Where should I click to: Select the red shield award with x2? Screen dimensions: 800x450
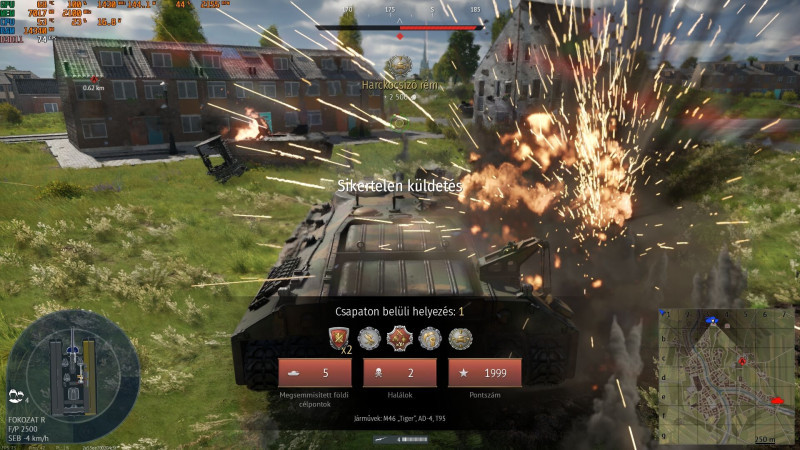340,338
